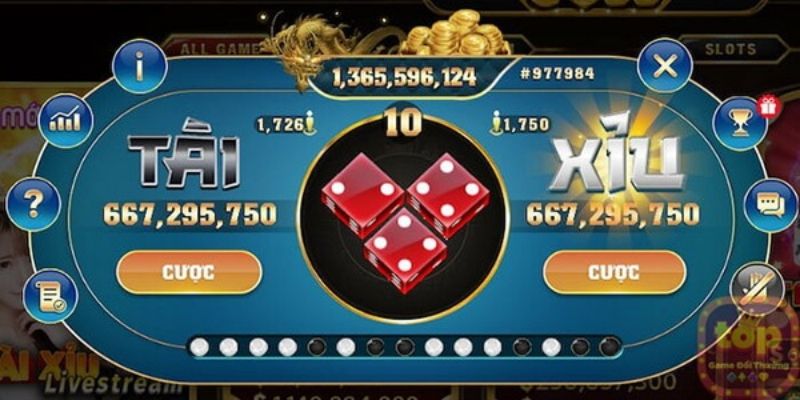800x400 pixels.
Task: Switch to the Slots tab
Action: [731, 47]
